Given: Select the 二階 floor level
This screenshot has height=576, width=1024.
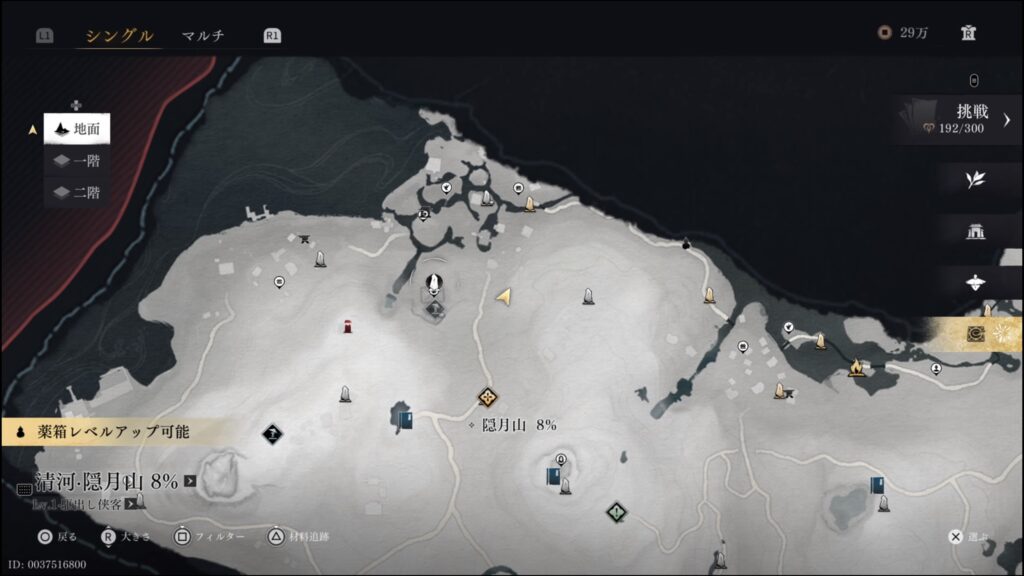Looking at the screenshot, I should pos(77,193).
